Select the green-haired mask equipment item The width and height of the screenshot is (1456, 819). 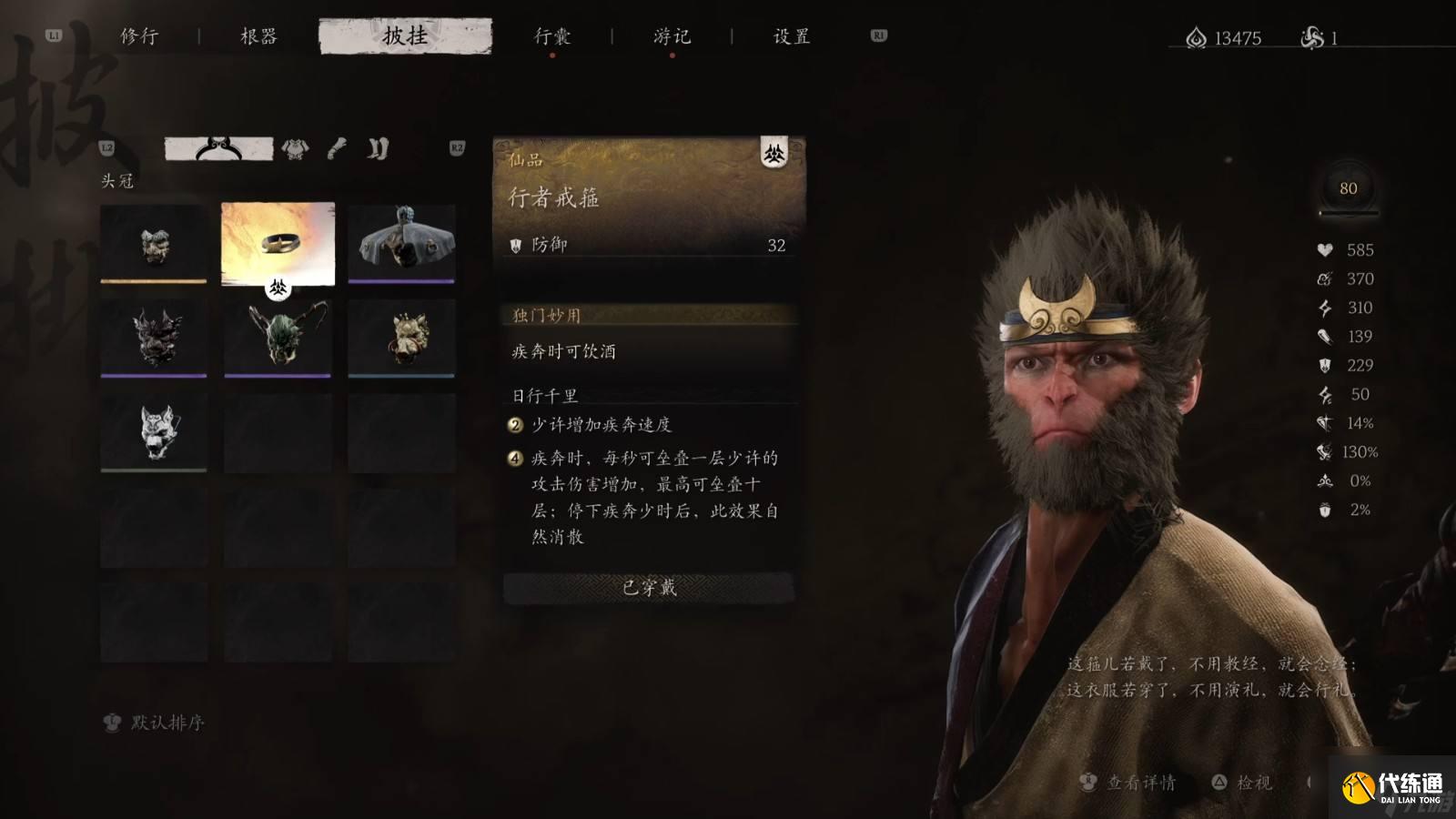[278, 339]
